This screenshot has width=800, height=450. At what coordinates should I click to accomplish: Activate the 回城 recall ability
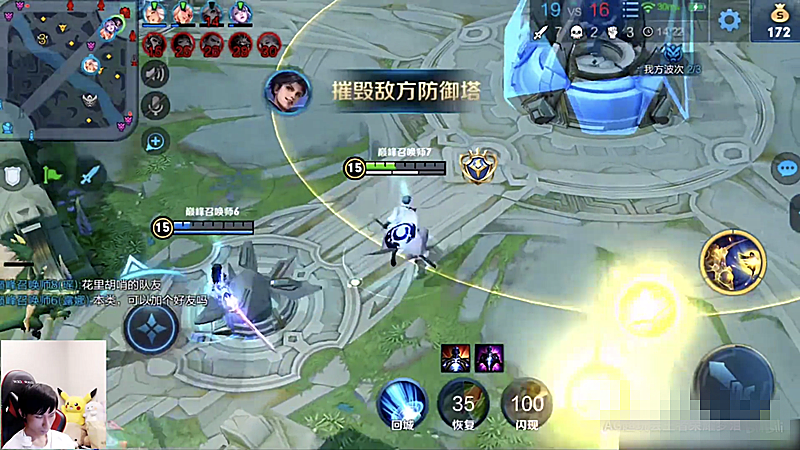pyautogui.click(x=402, y=403)
